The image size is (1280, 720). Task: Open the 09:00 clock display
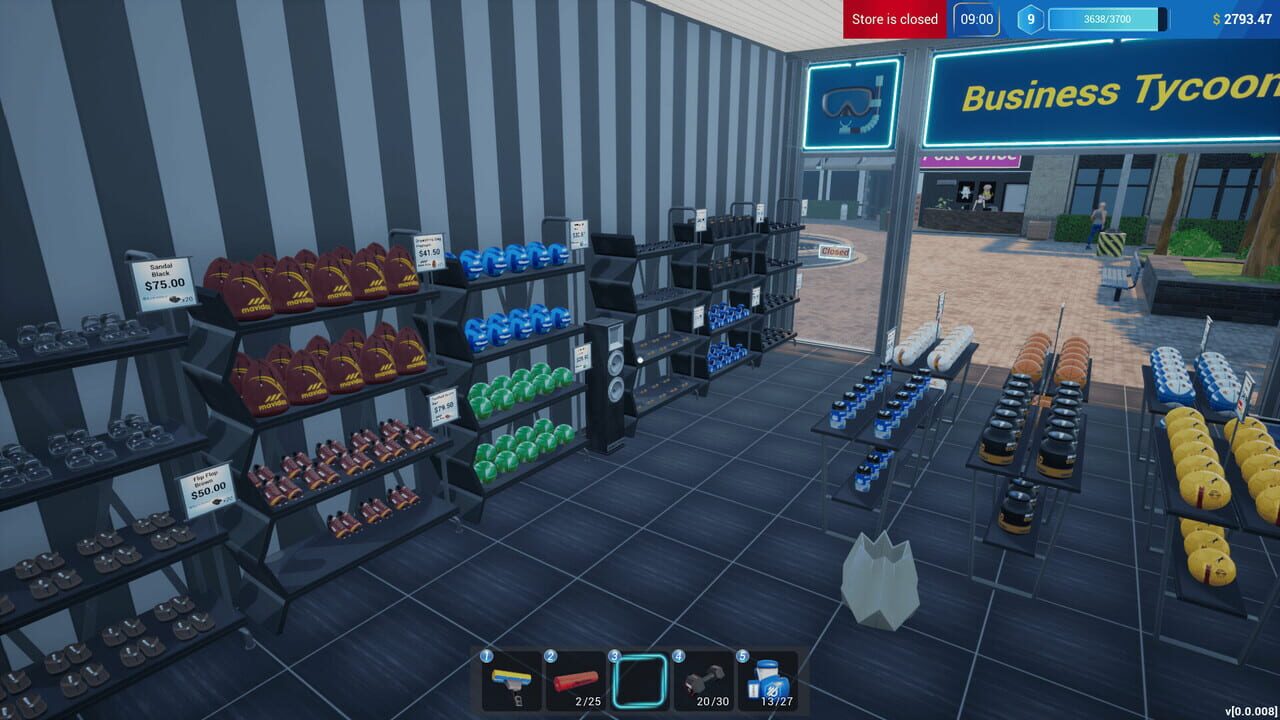coord(974,19)
